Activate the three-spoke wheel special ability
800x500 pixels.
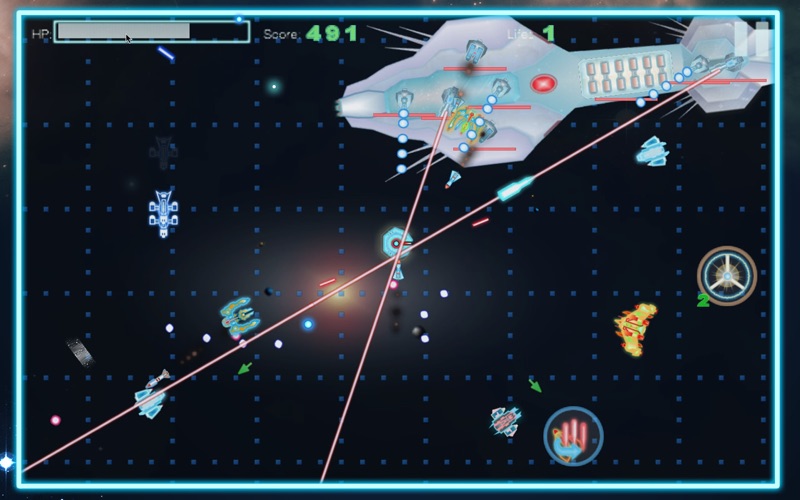click(x=726, y=274)
